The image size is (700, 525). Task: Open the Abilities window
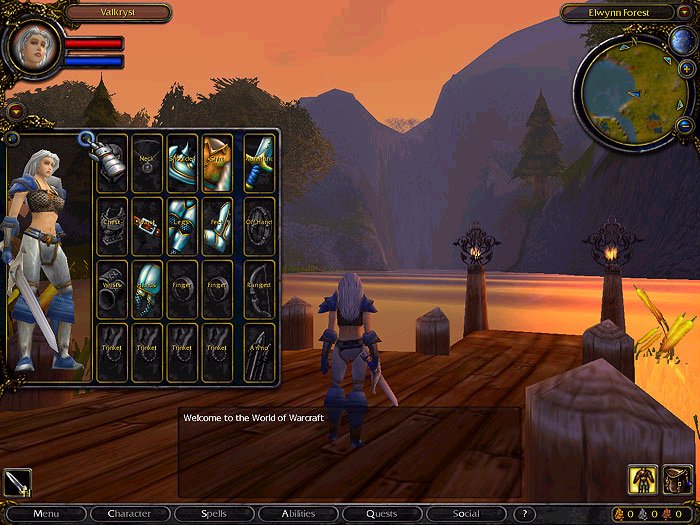click(297, 514)
